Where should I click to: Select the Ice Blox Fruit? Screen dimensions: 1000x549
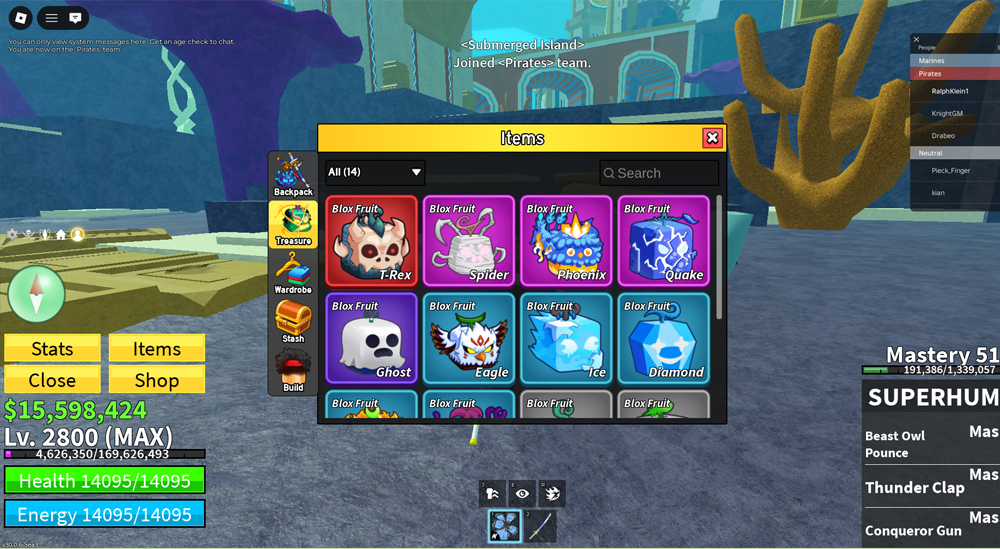[x=566, y=338]
